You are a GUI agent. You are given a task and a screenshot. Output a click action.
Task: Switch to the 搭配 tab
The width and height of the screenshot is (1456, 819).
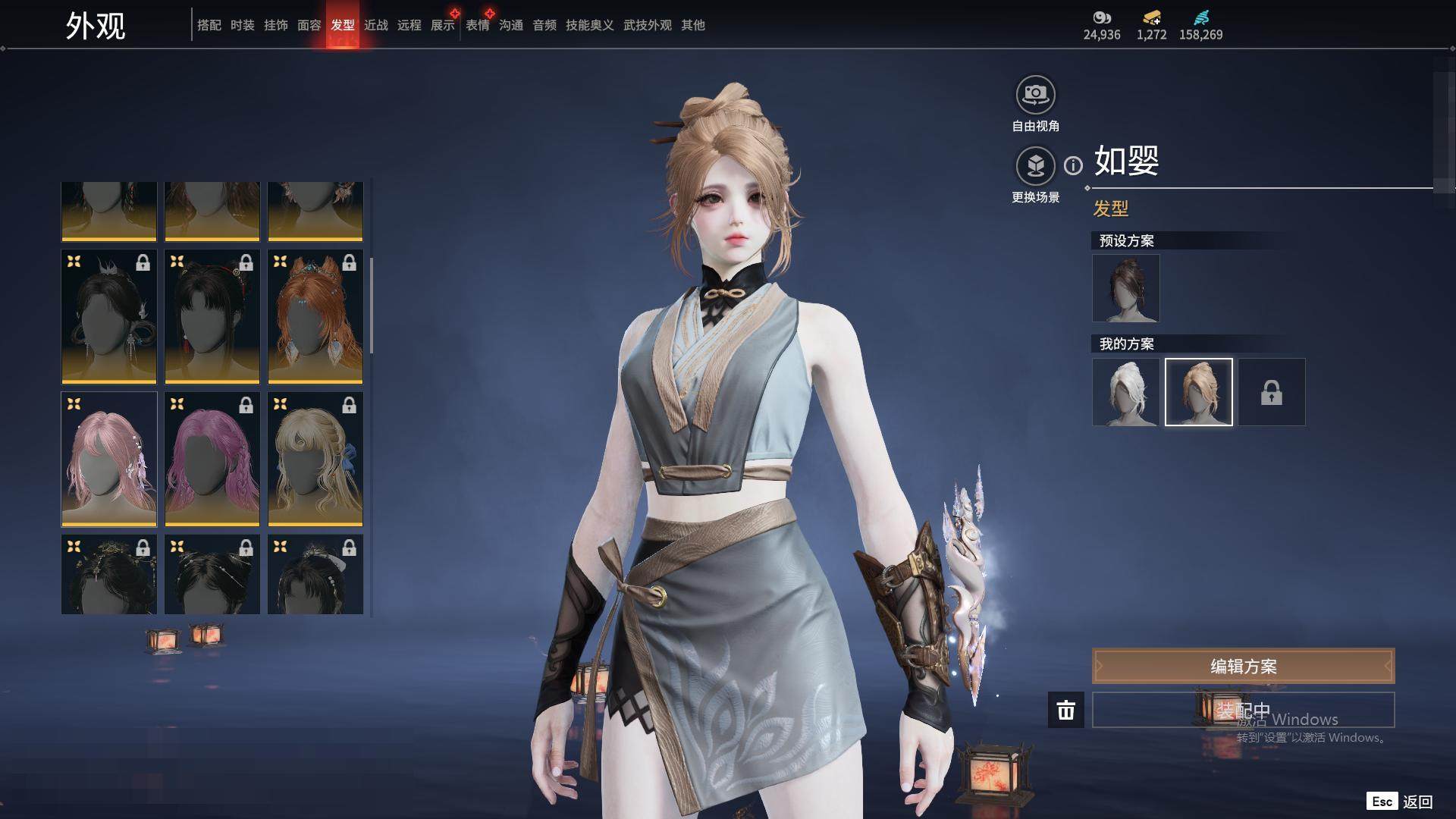tap(209, 26)
